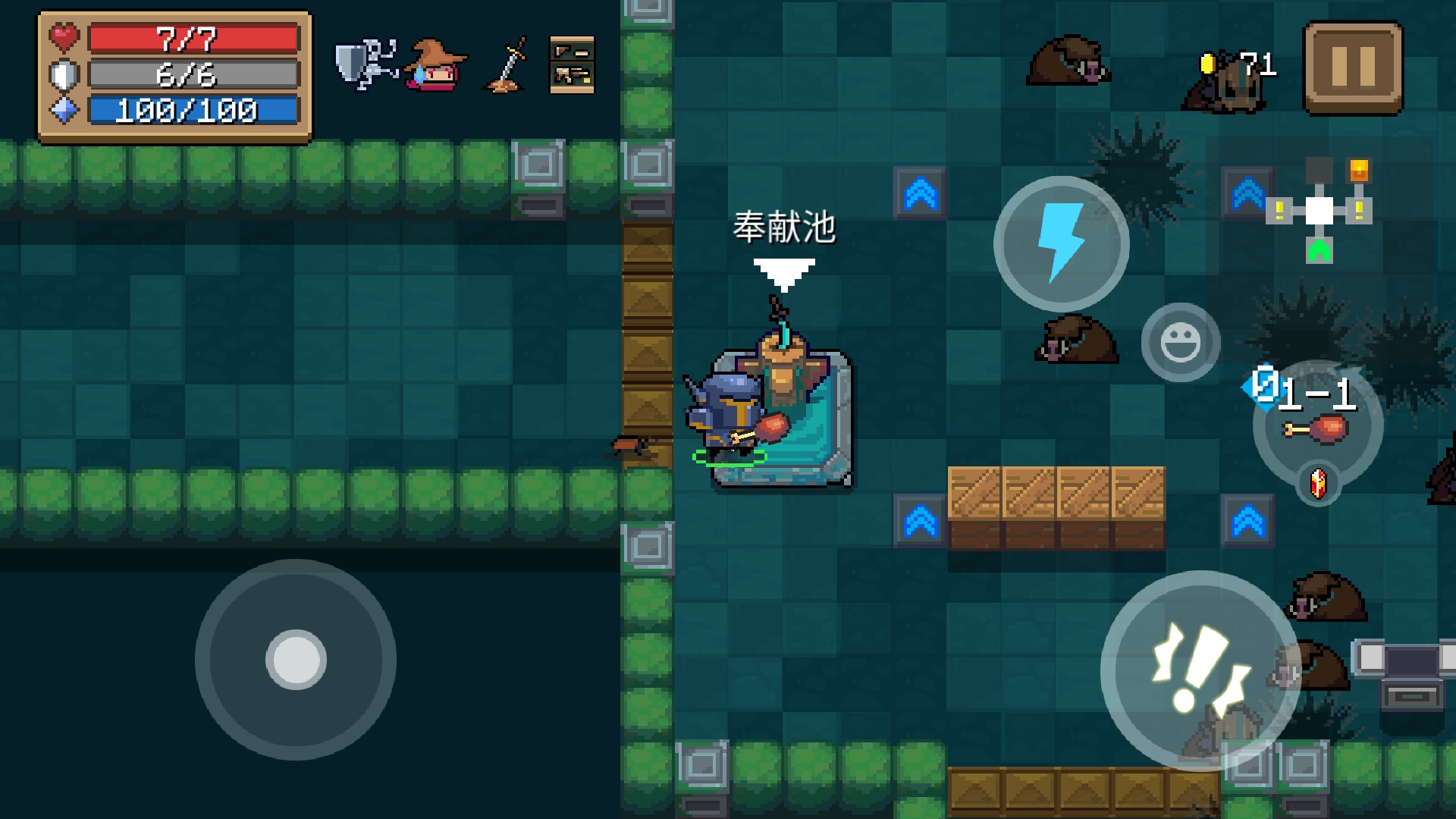Select the crying wizard hat buff icon
Image resolution: width=1456 pixels, height=819 pixels.
tap(435, 66)
